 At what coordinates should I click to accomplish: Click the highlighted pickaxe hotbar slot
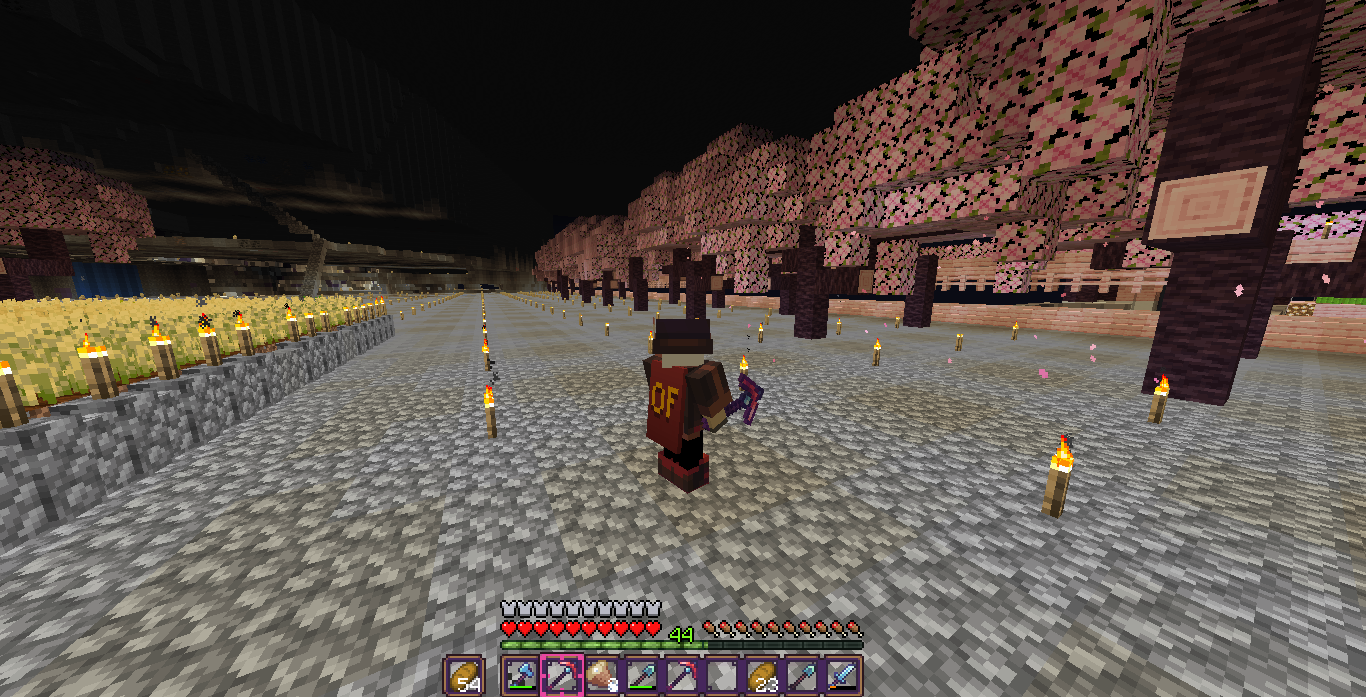[x=561, y=676]
